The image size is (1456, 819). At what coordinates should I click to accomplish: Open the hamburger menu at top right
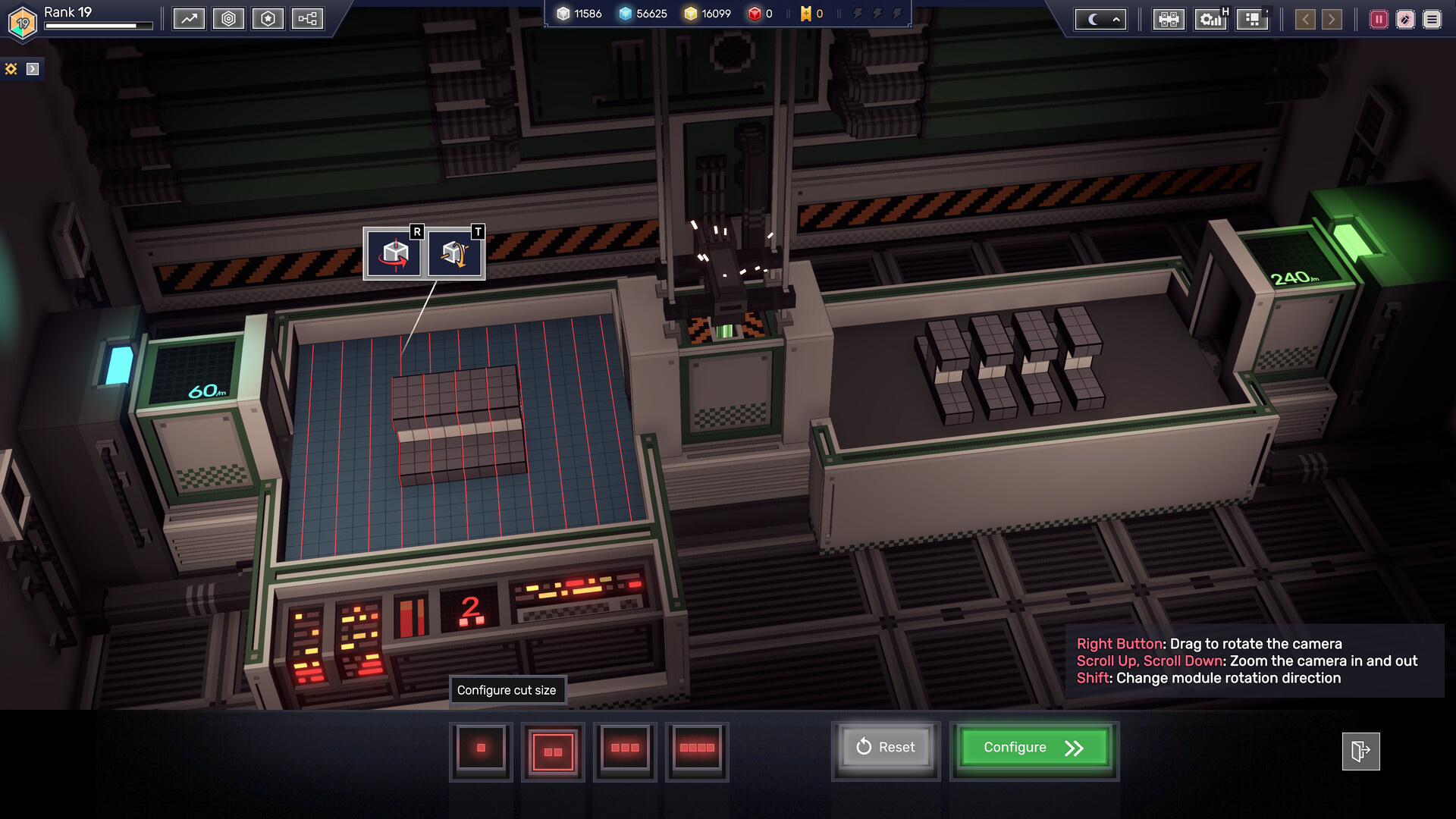(x=1432, y=20)
